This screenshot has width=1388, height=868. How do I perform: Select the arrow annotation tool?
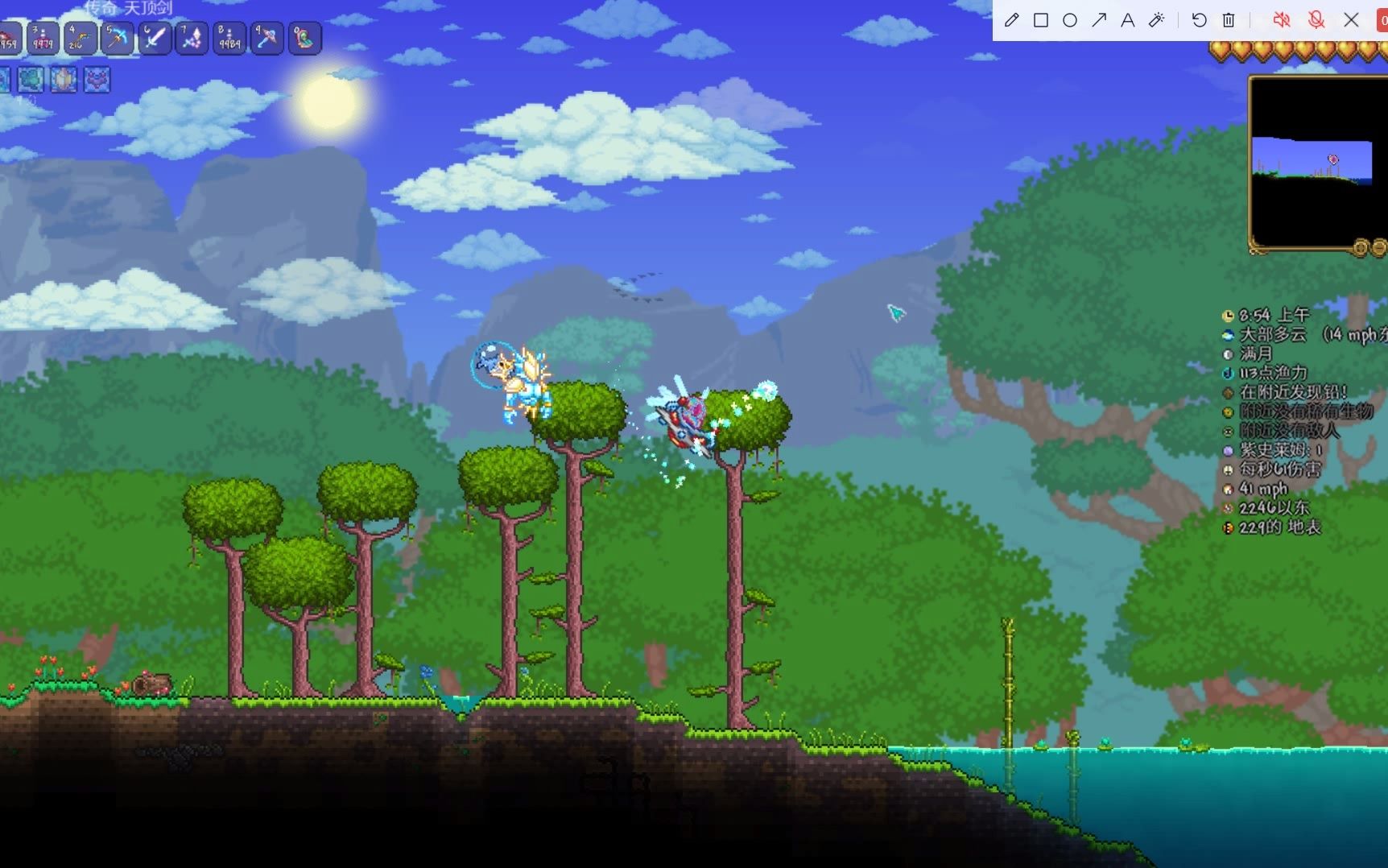click(x=1099, y=20)
